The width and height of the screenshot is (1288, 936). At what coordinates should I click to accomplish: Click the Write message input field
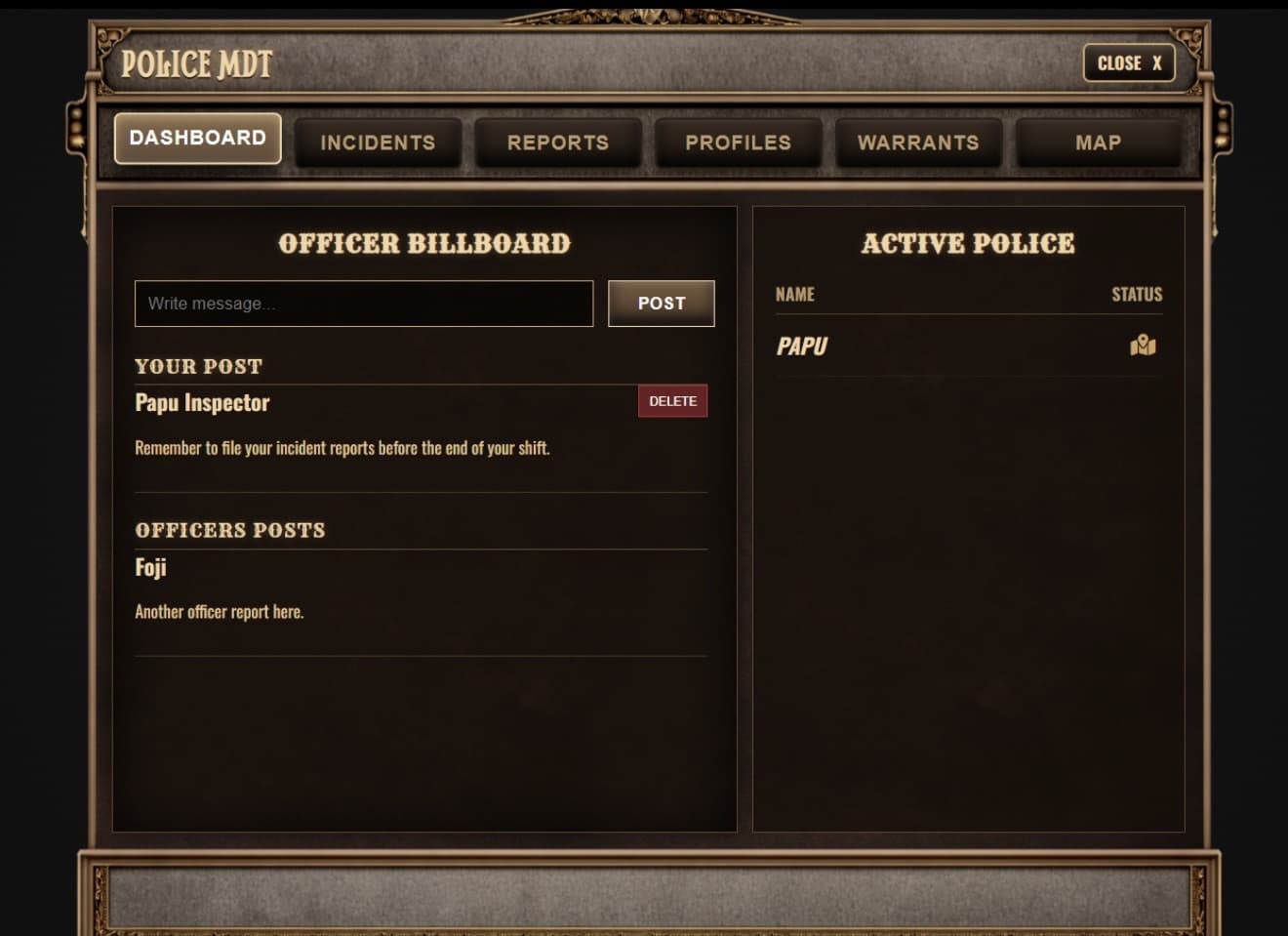coord(363,303)
